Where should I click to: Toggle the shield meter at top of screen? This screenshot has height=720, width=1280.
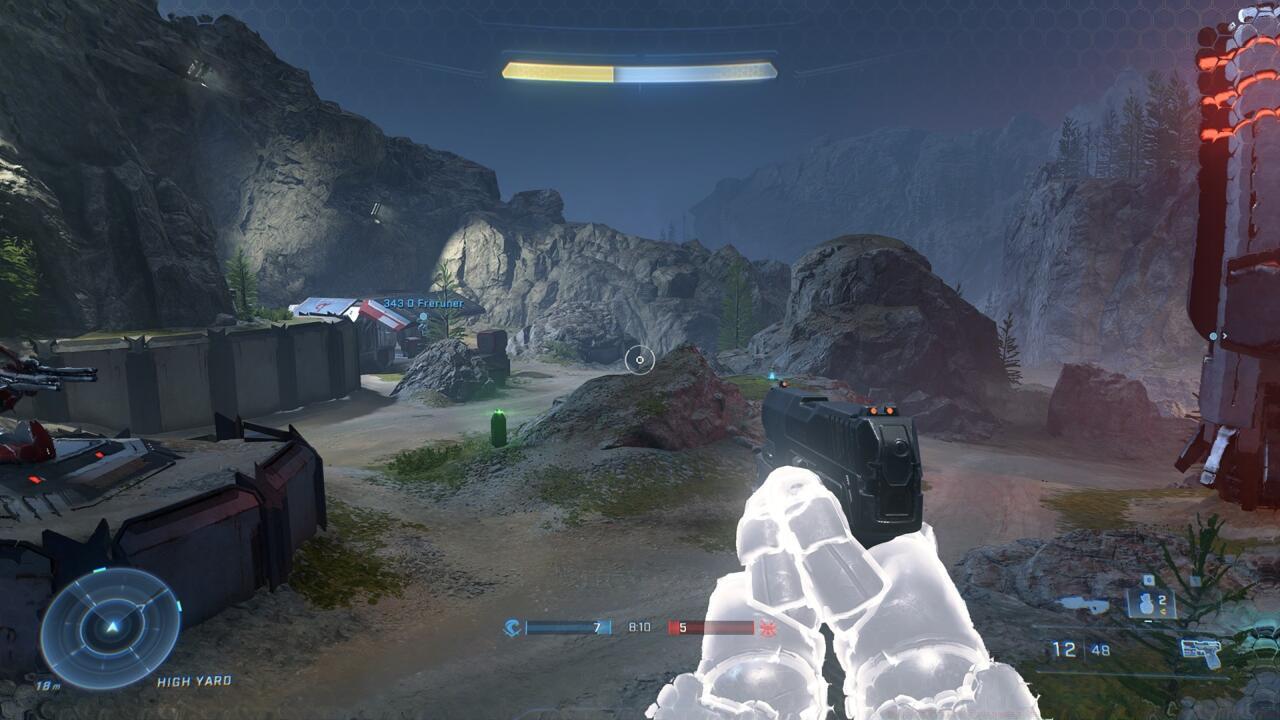click(638, 71)
